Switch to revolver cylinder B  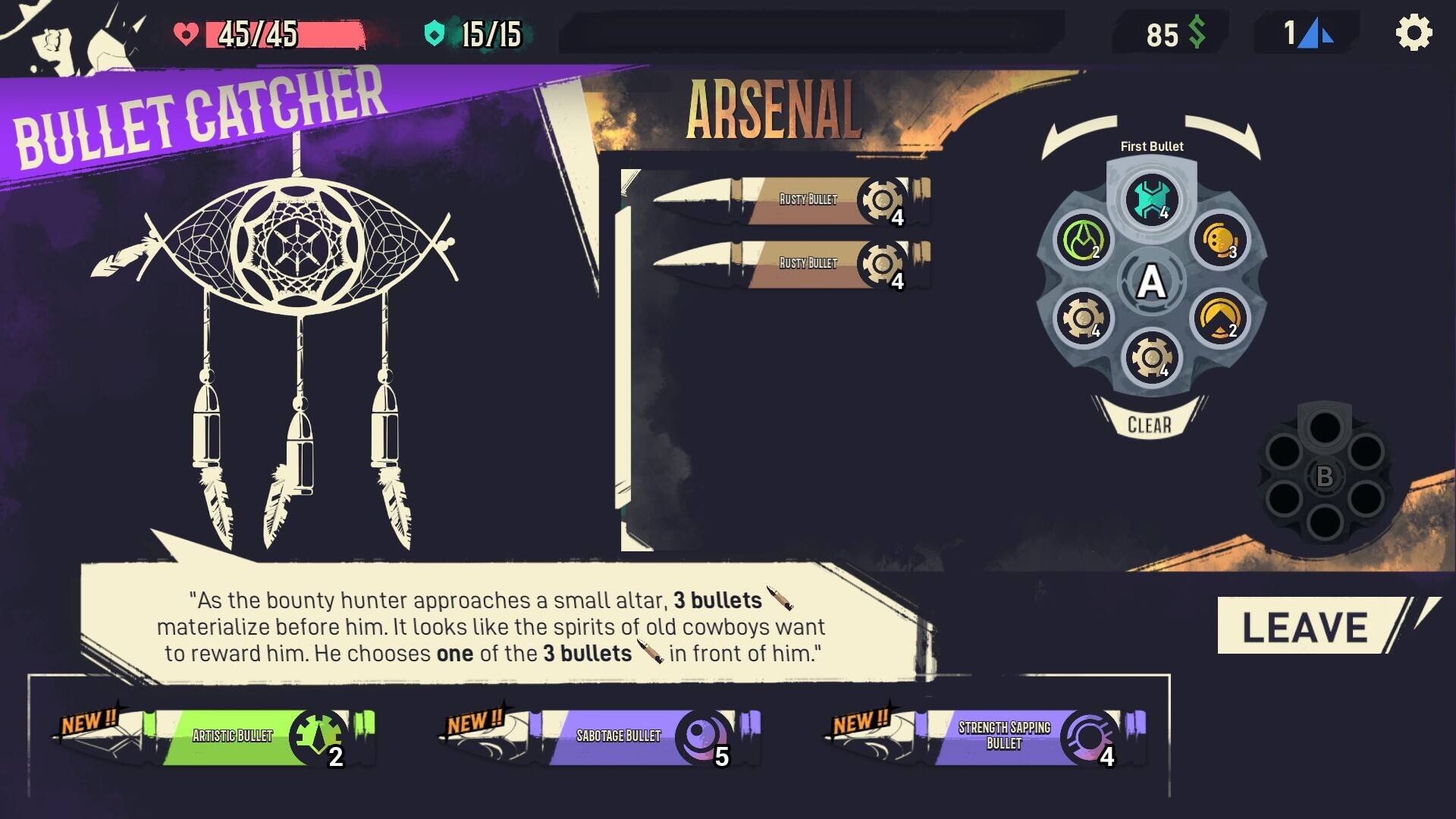click(1324, 476)
